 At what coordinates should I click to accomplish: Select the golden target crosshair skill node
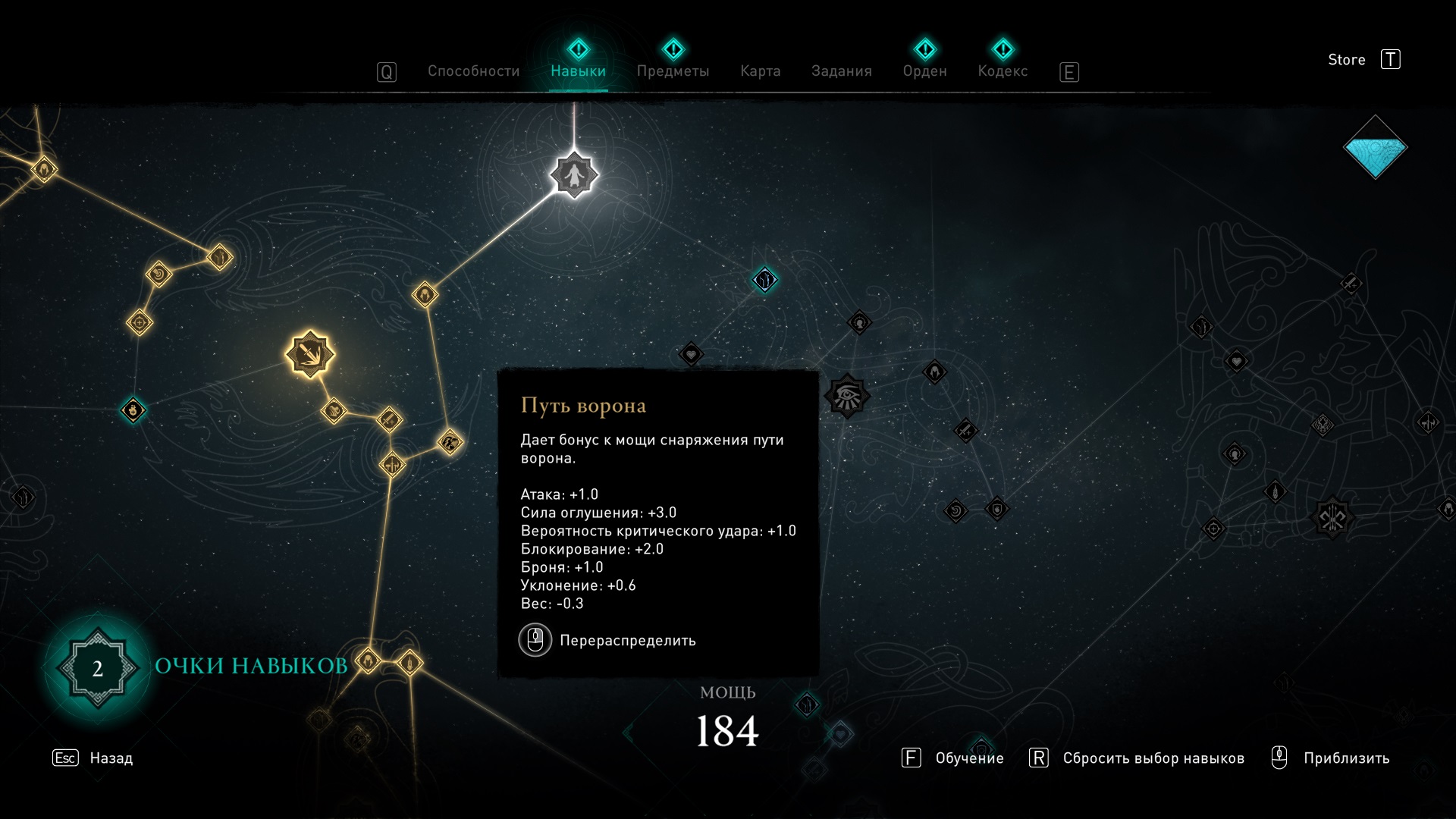(140, 323)
